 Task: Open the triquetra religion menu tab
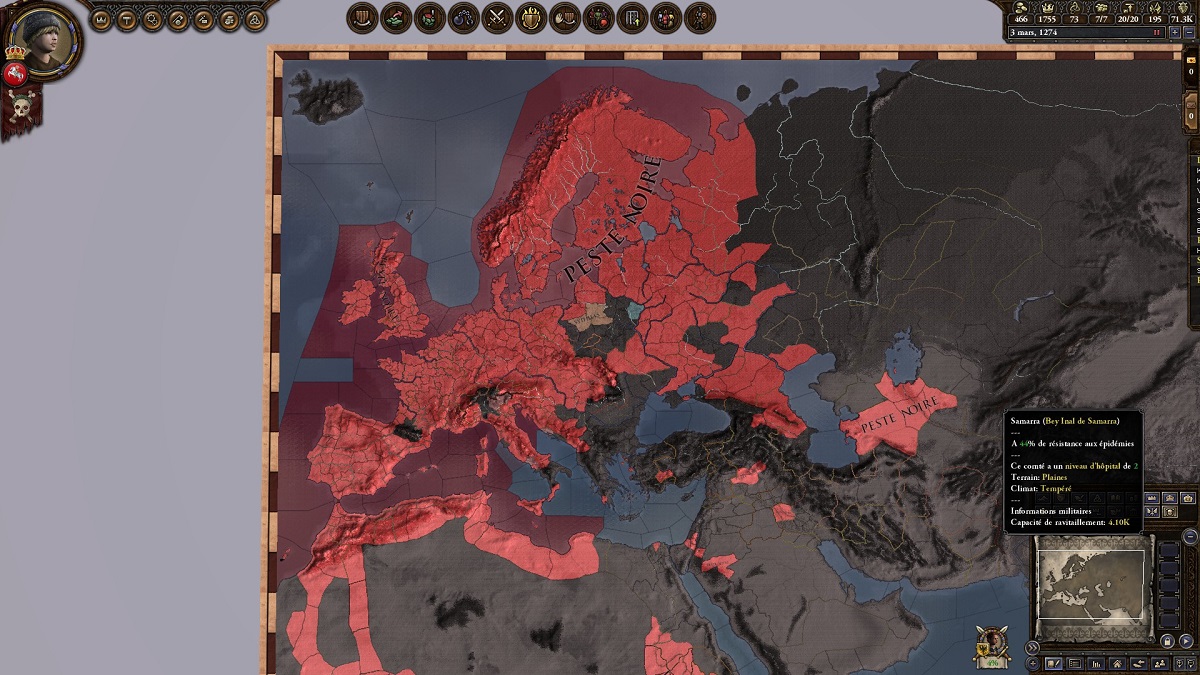pos(256,18)
